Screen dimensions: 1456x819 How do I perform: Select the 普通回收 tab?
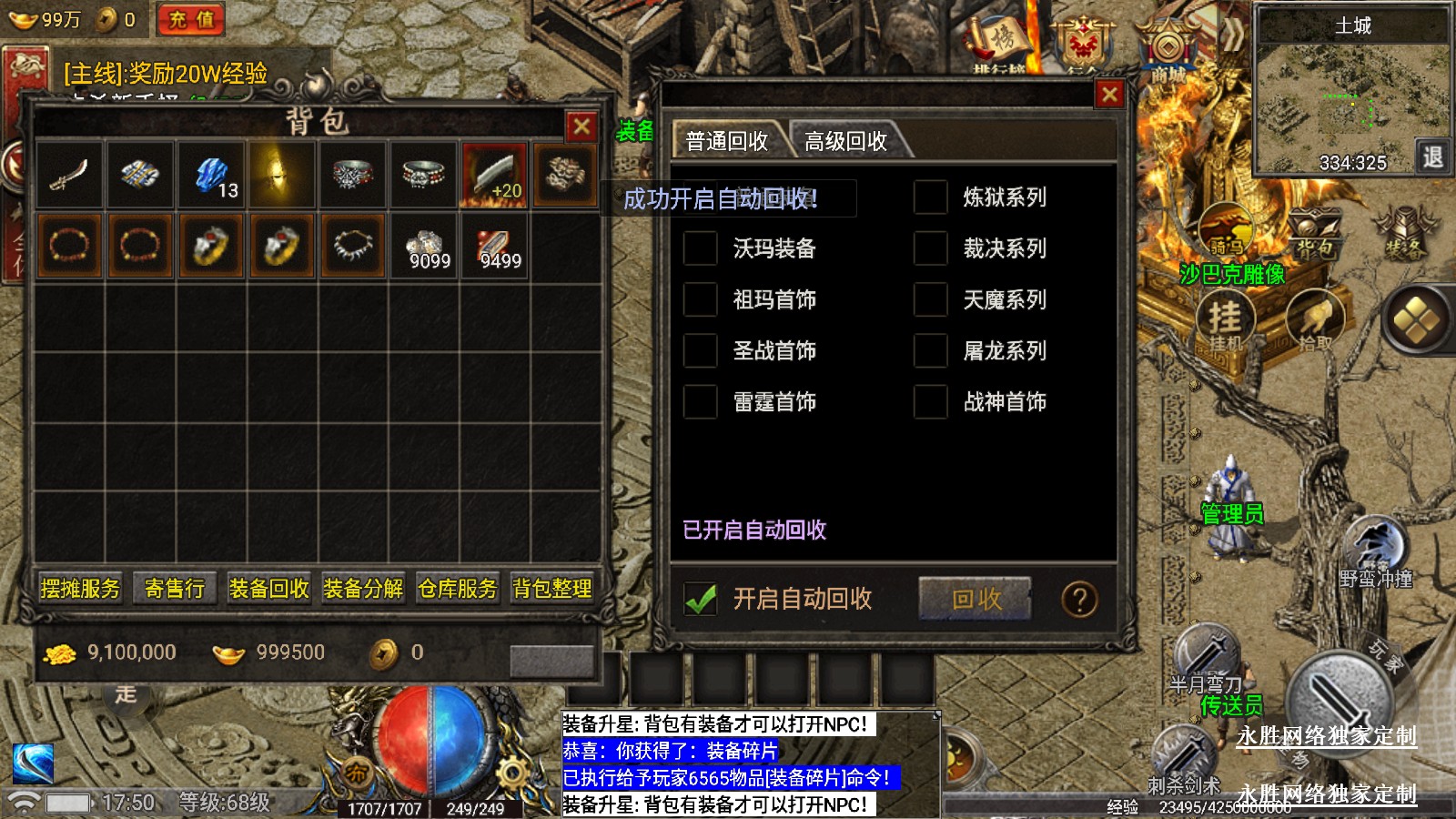click(x=726, y=141)
